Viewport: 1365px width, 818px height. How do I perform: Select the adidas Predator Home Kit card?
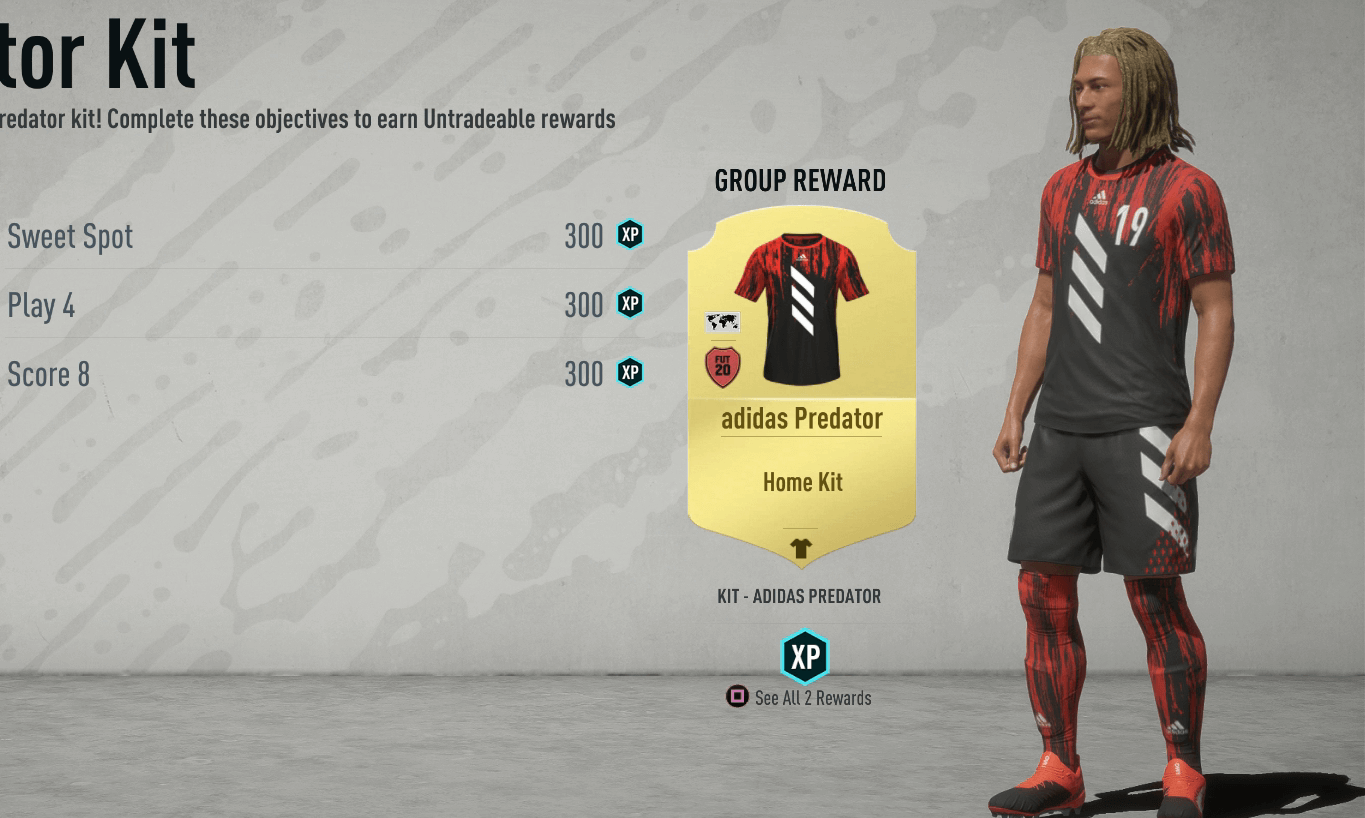tap(801, 385)
